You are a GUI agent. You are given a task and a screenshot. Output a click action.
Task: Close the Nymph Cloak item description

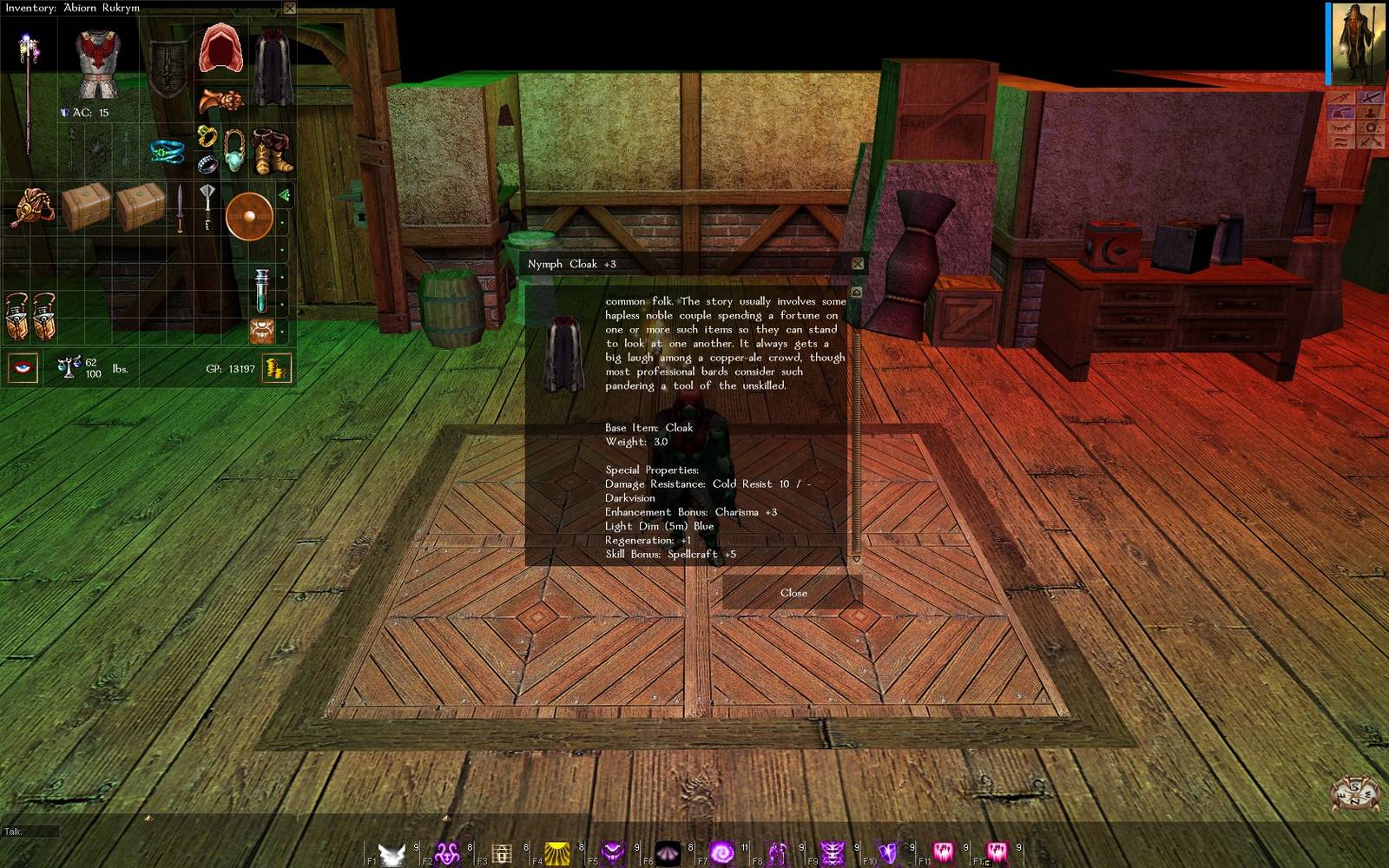pyautogui.click(x=793, y=593)
